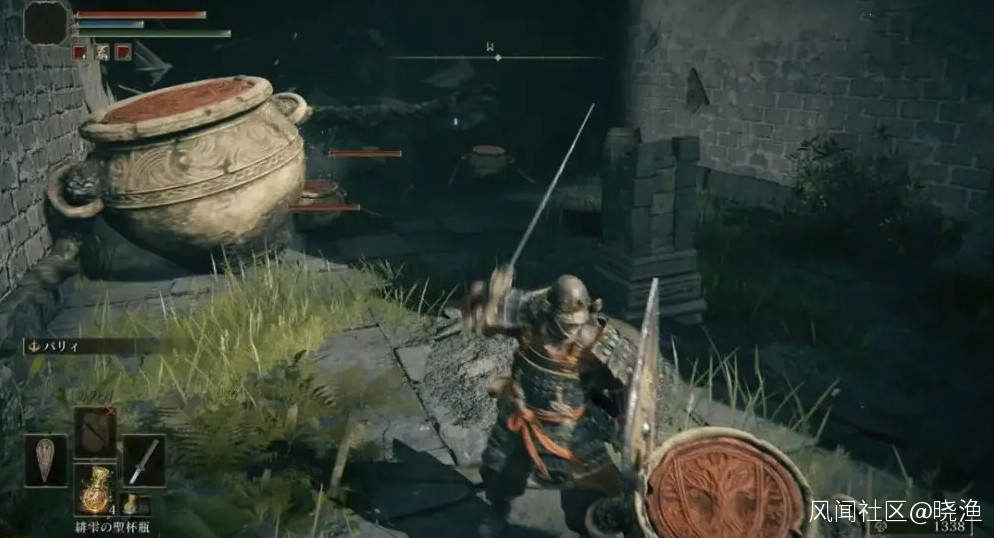Select the kite shield left-hand slot
The height and width of the screenshot is (538, 994).
[46, 460]
